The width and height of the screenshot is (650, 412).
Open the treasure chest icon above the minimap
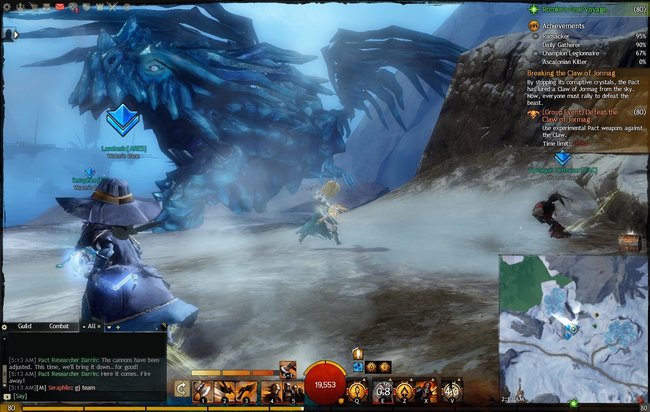coord(628,241)
